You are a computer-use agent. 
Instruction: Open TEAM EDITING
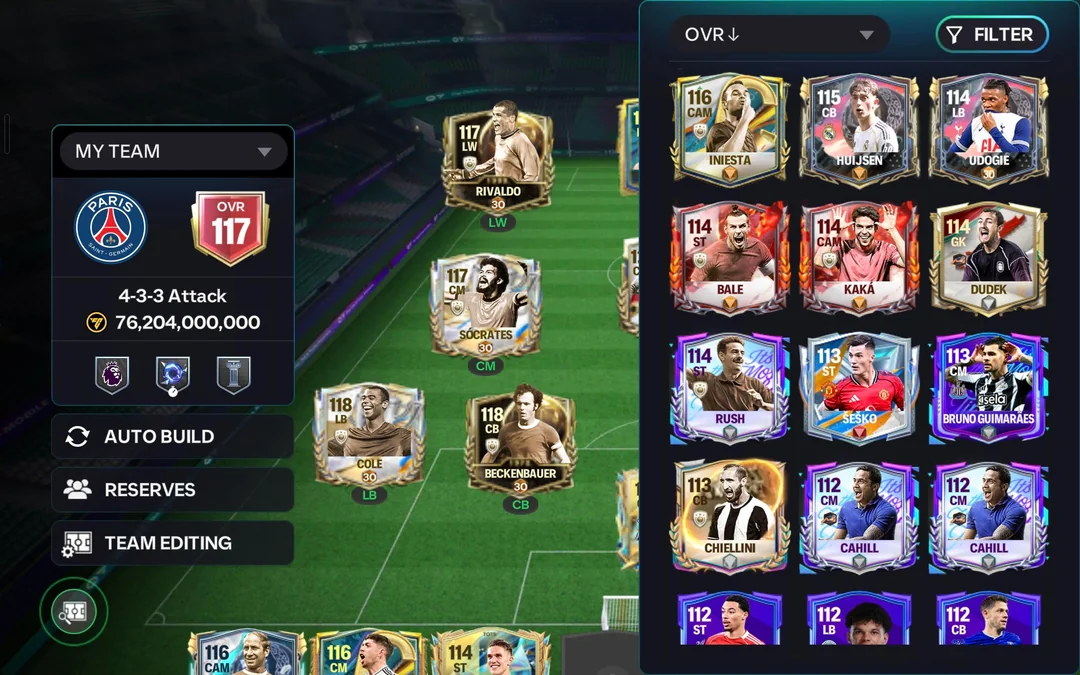[172, 543]
